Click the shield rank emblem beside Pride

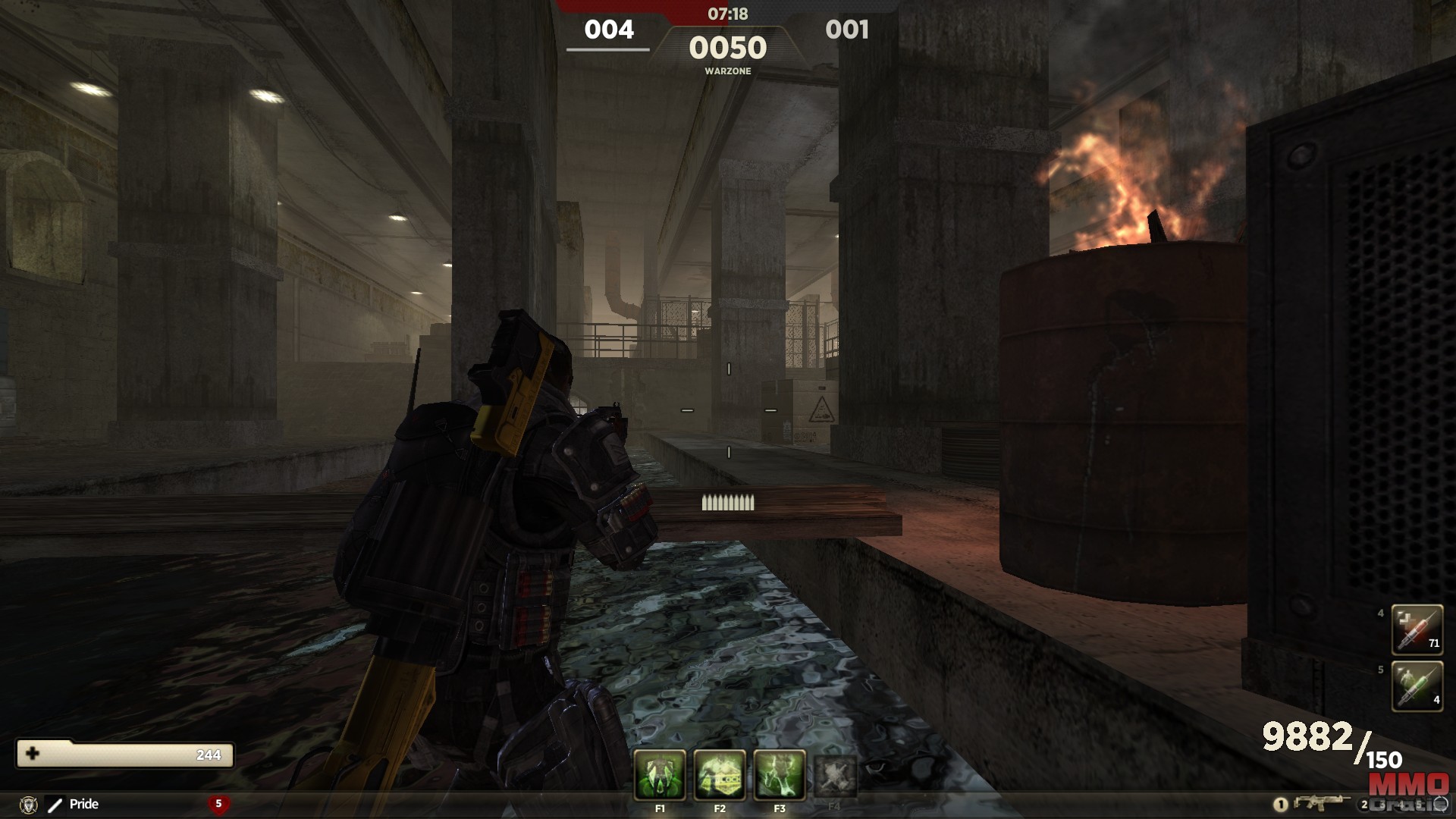click(29, 805)
